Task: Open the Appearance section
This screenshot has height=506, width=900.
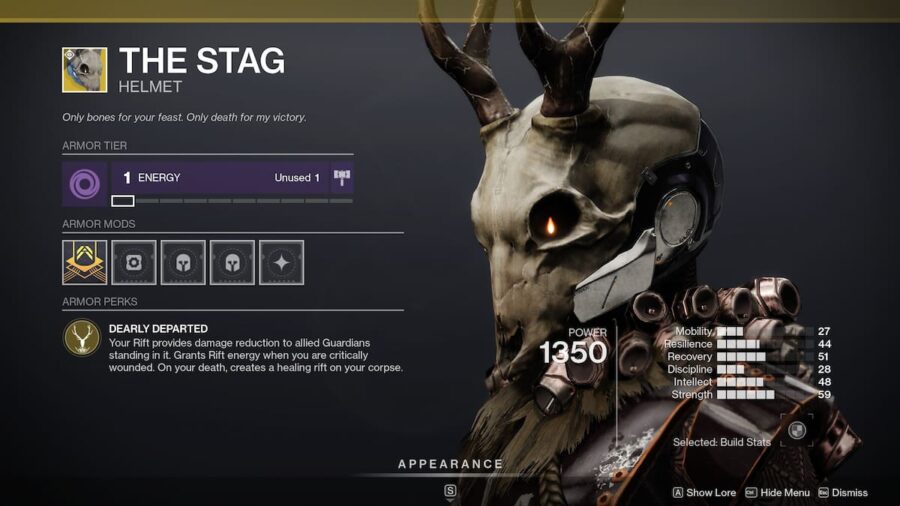Action: click(x=450, y=464)
